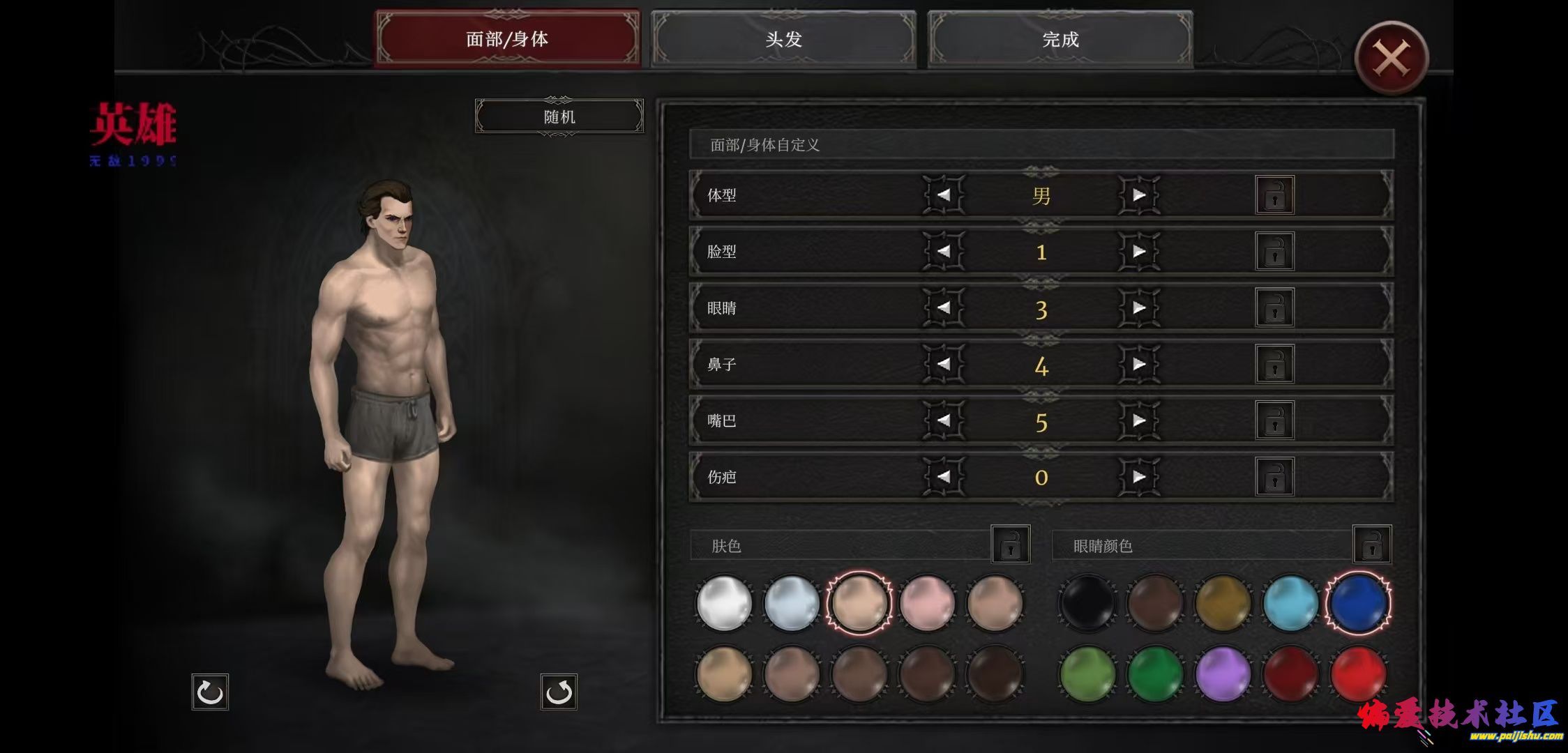Lock the 伤疤 setting
1568x753 pixels.
point(1274,477)
